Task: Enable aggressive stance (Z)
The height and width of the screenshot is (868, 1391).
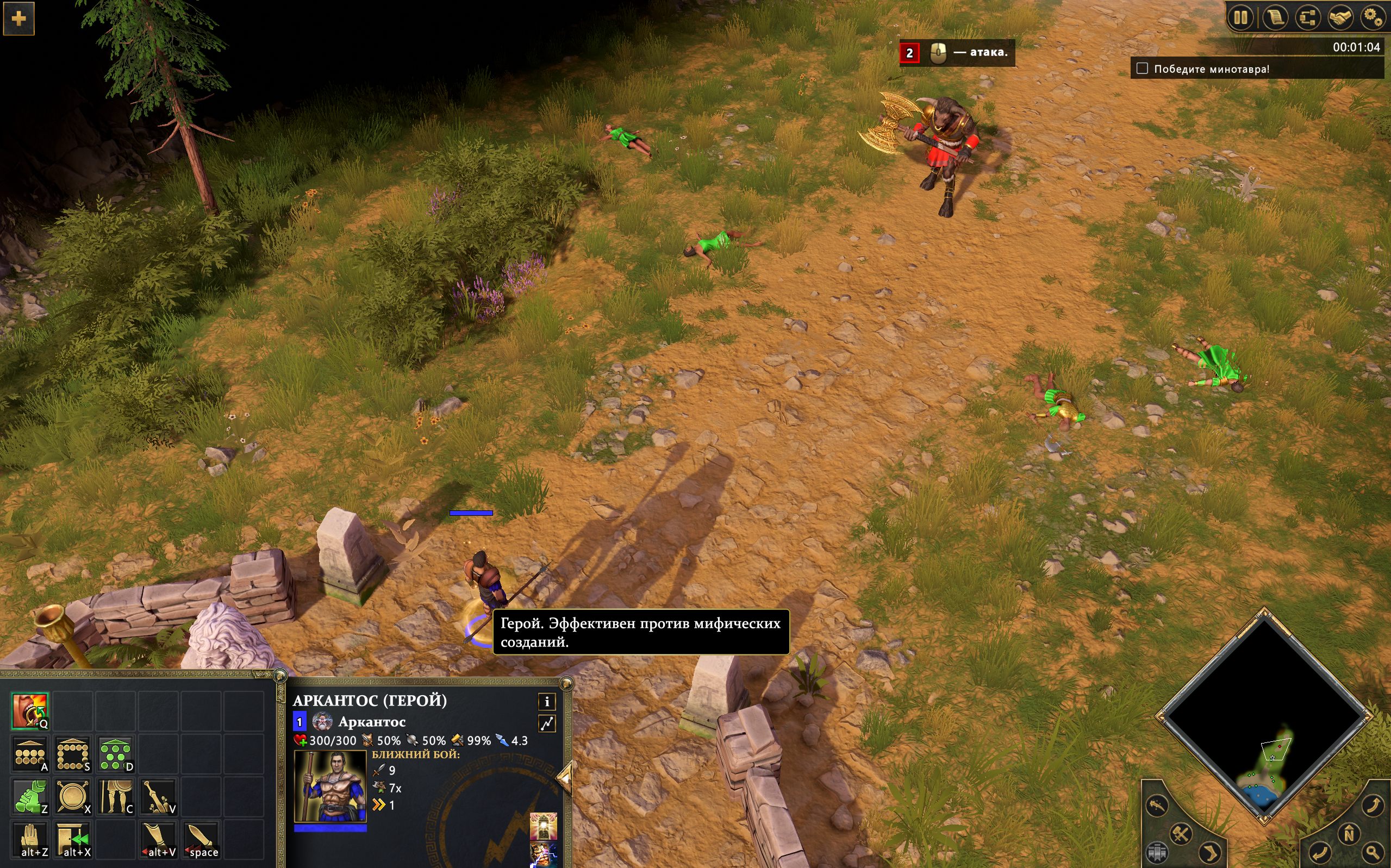Action: tap(30, 796)
